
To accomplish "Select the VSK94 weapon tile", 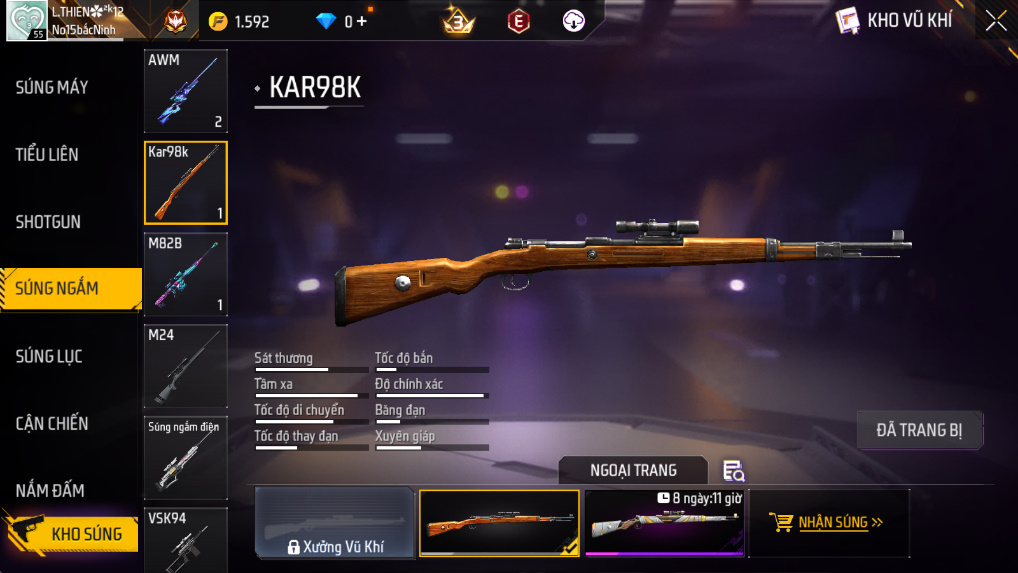I will pos(186,540).
